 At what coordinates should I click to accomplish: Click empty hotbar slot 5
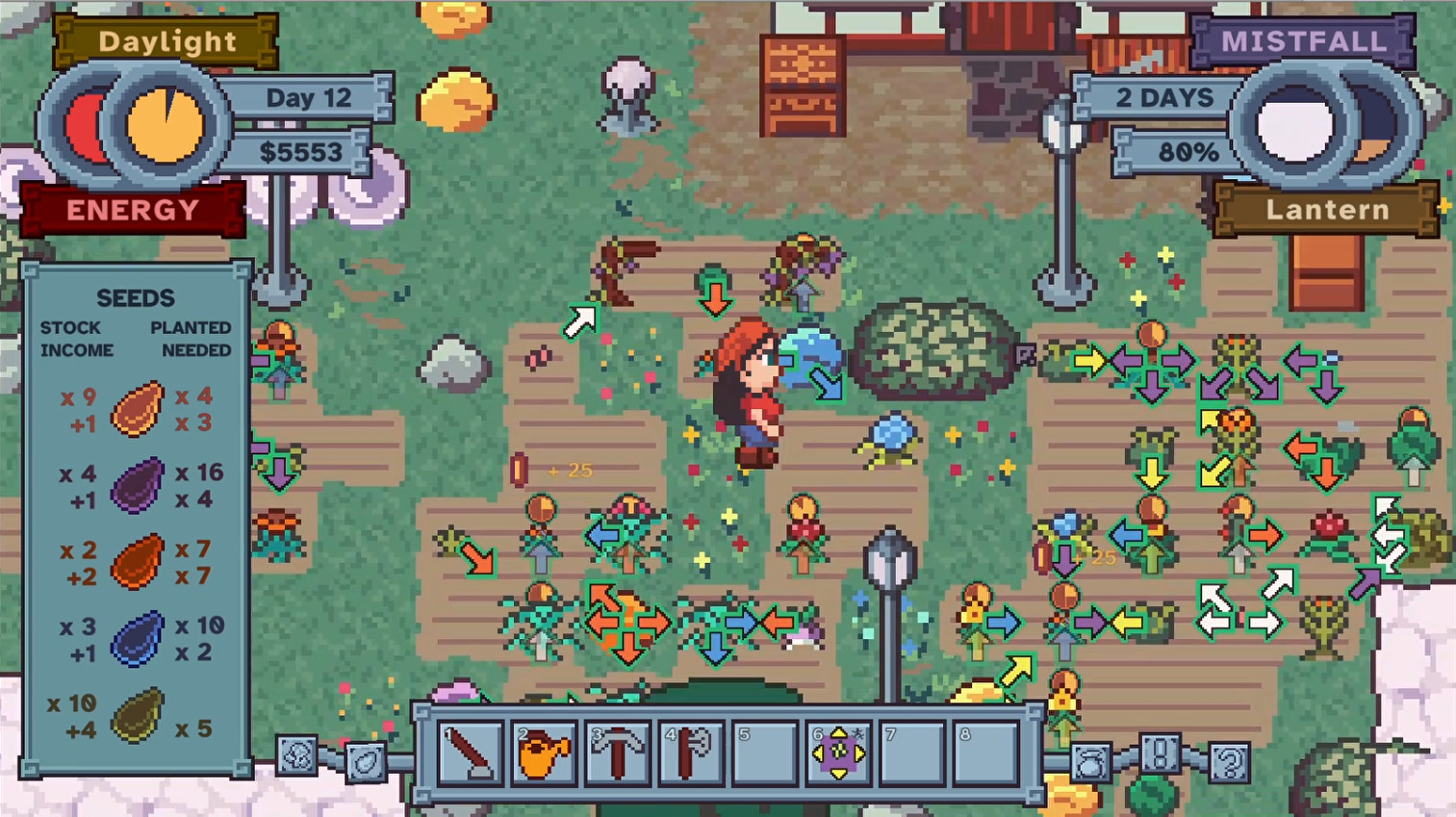click(763, 752)
